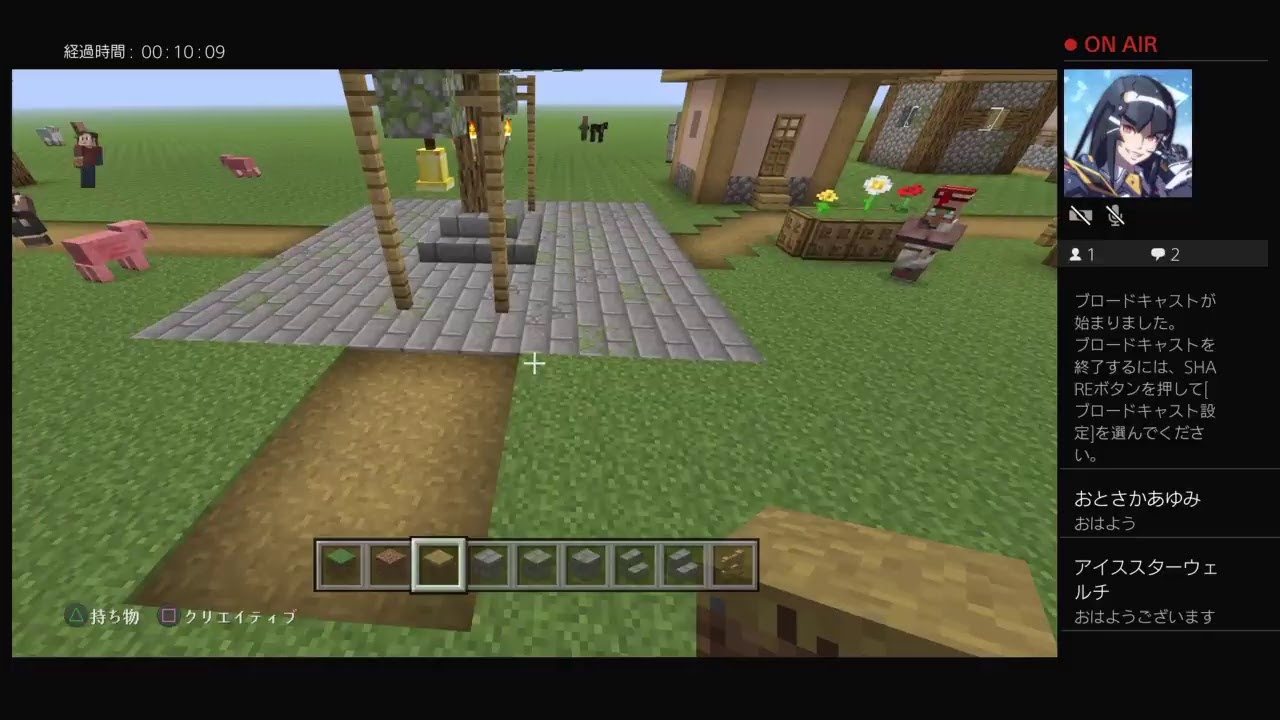Click the speech bubble comment counter icon
The image size is (1280, 720).
(1157, 254)
